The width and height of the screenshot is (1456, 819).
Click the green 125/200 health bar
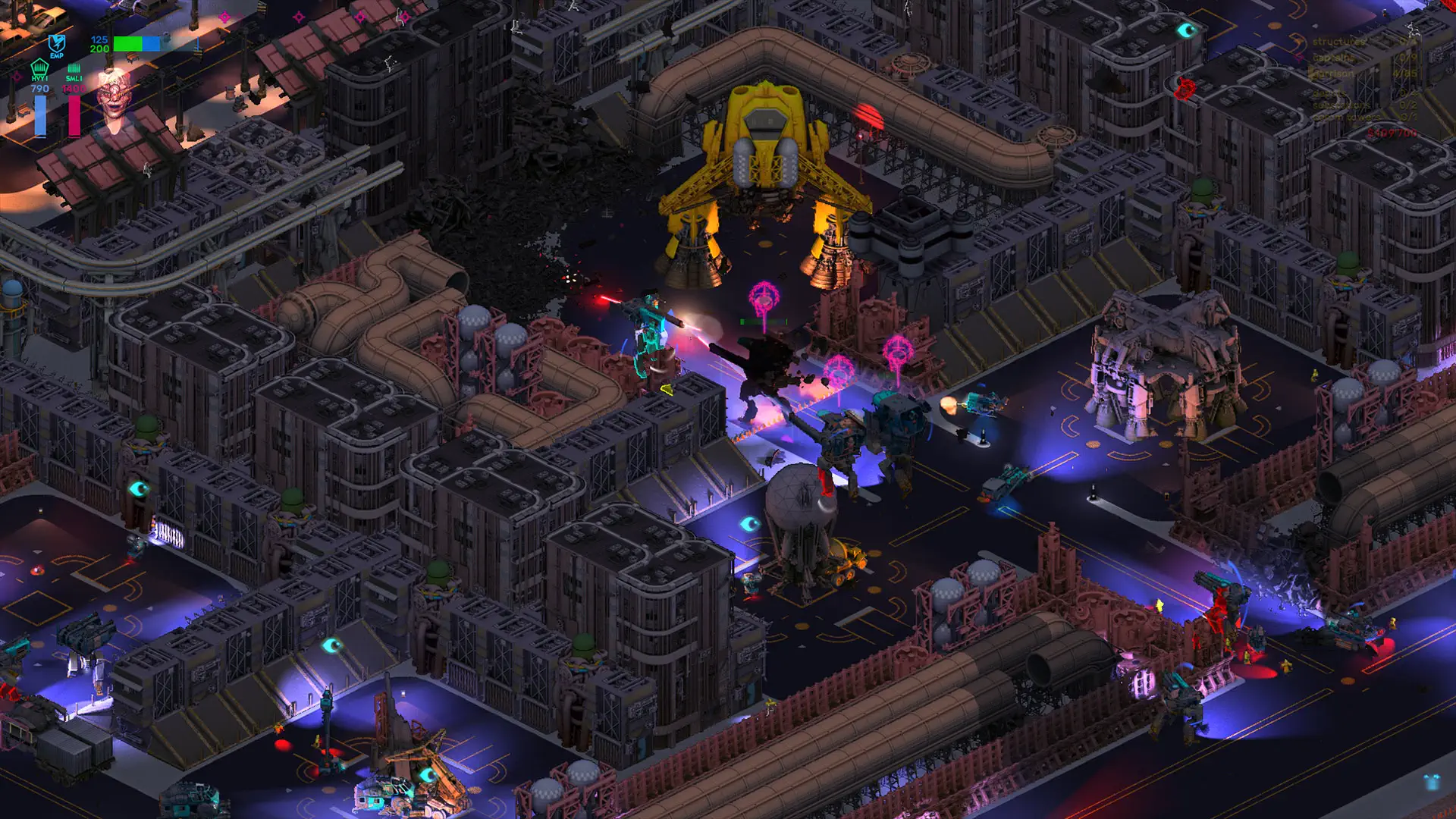(x=129, y=43)
